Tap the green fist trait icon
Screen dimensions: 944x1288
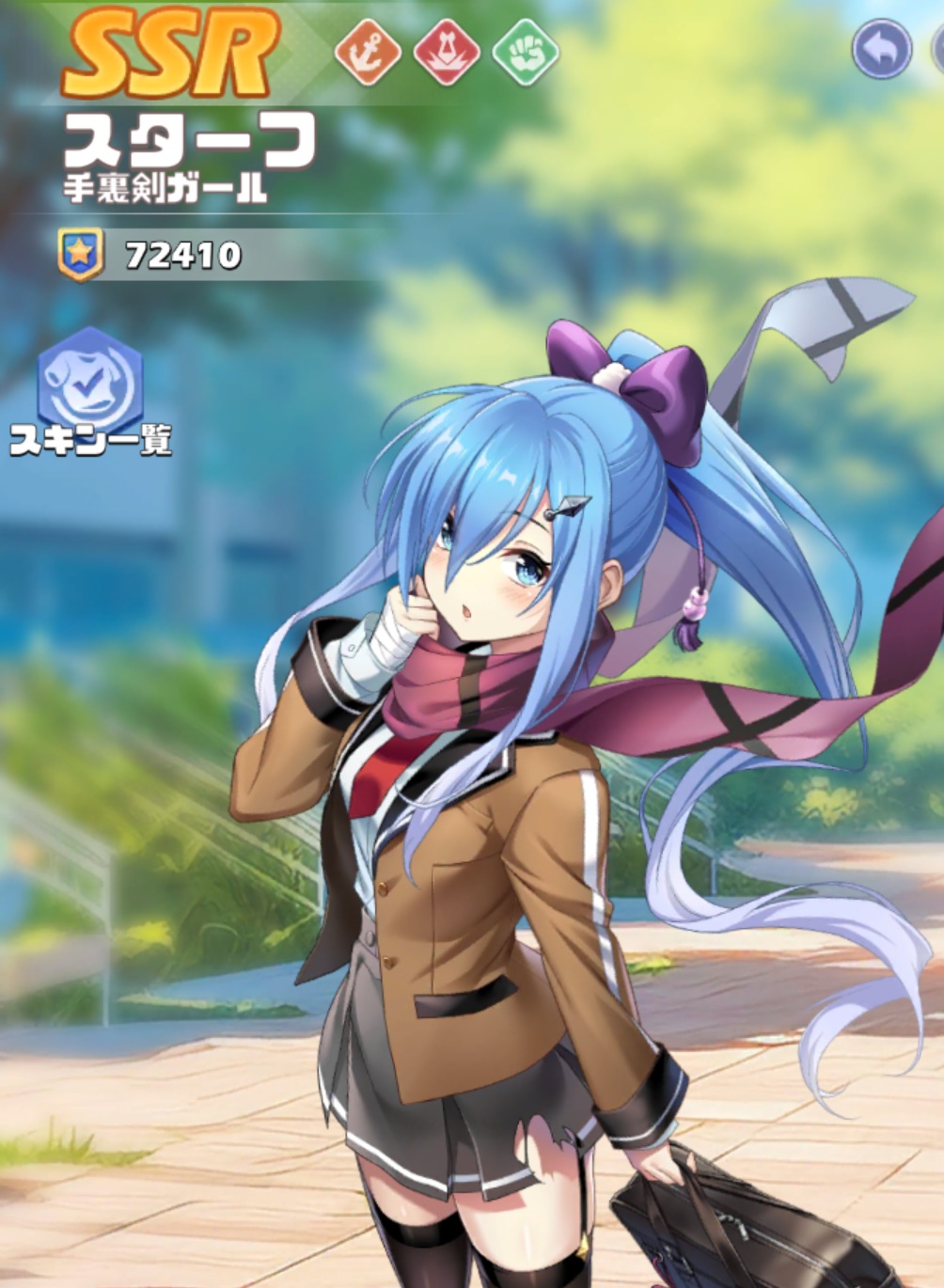click(x=526, y=53)
